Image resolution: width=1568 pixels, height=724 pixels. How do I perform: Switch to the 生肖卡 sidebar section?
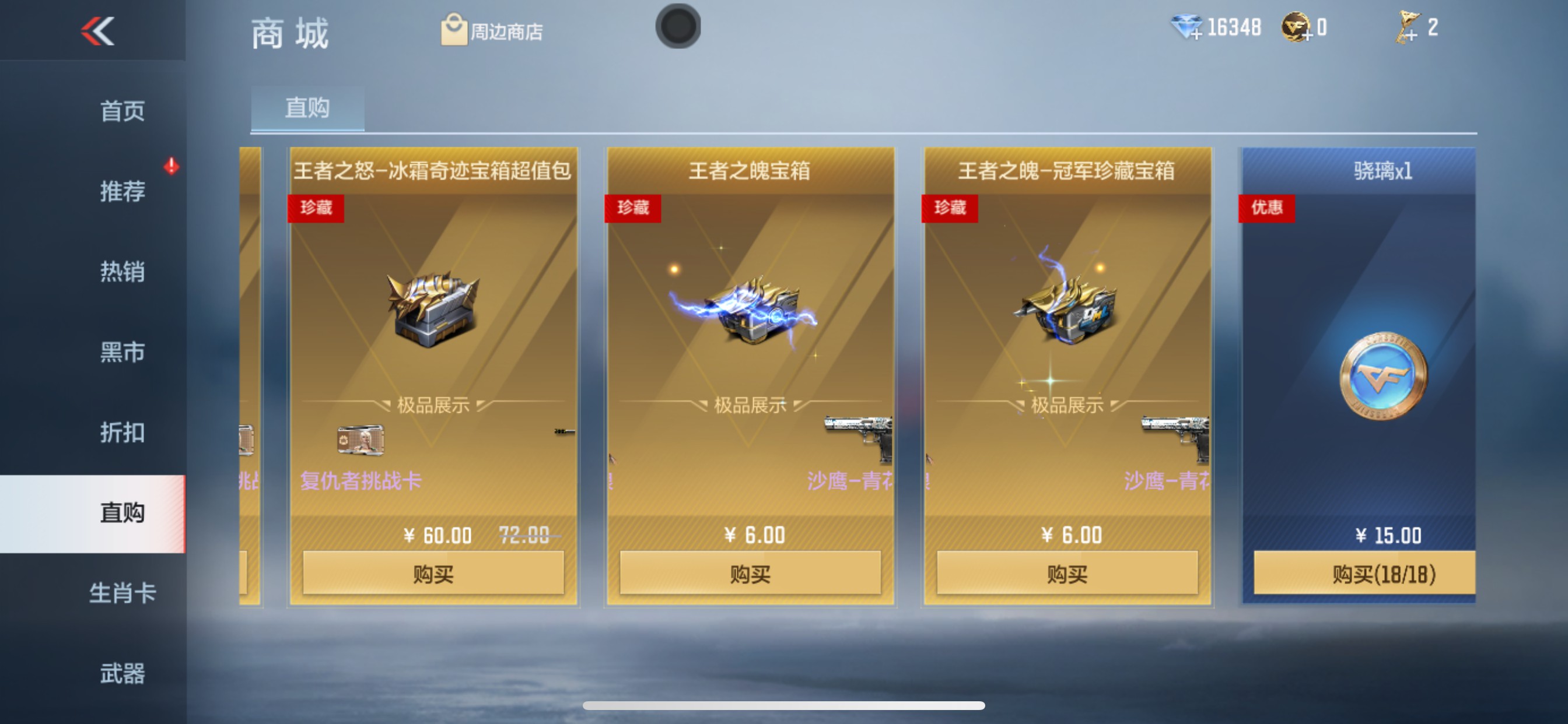point(124,594)
